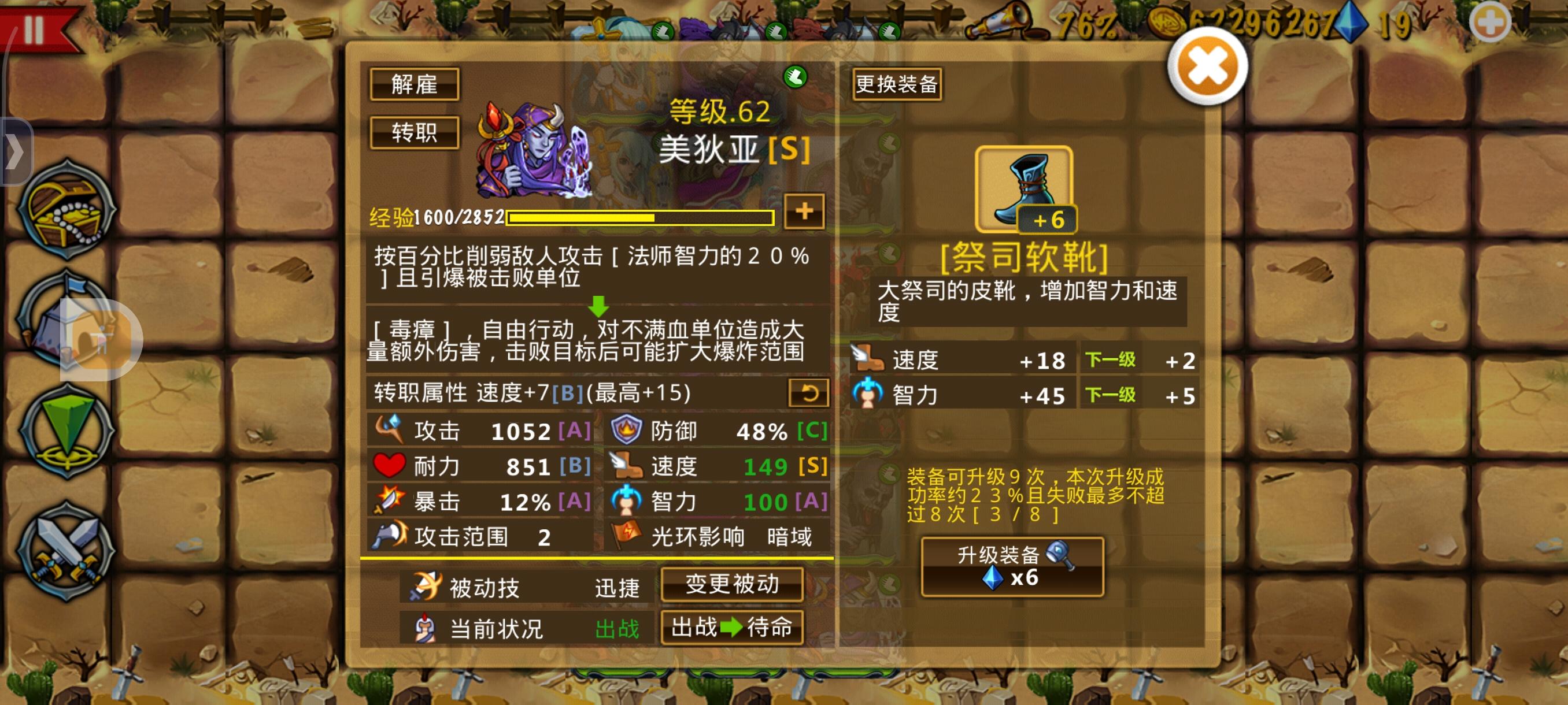Image resolution: width=1568 pixels, height=705 pixels.
Task: Dismiss the hero with the 解雇 button
Action: coord(415,86)
